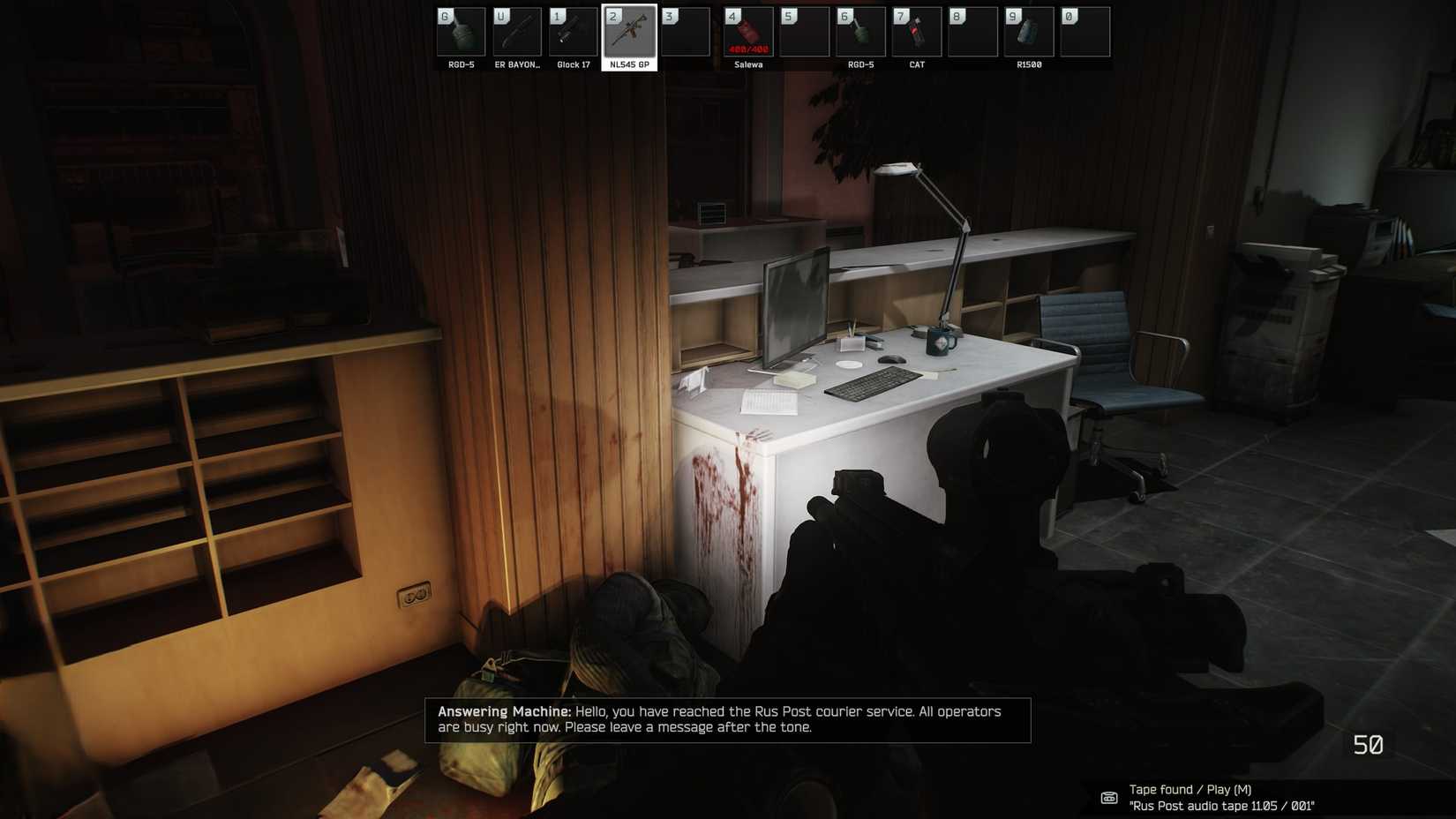Select the ER Bayonet melee weapon icon
Screen dimensions: 1456x819
pos(516,31)
